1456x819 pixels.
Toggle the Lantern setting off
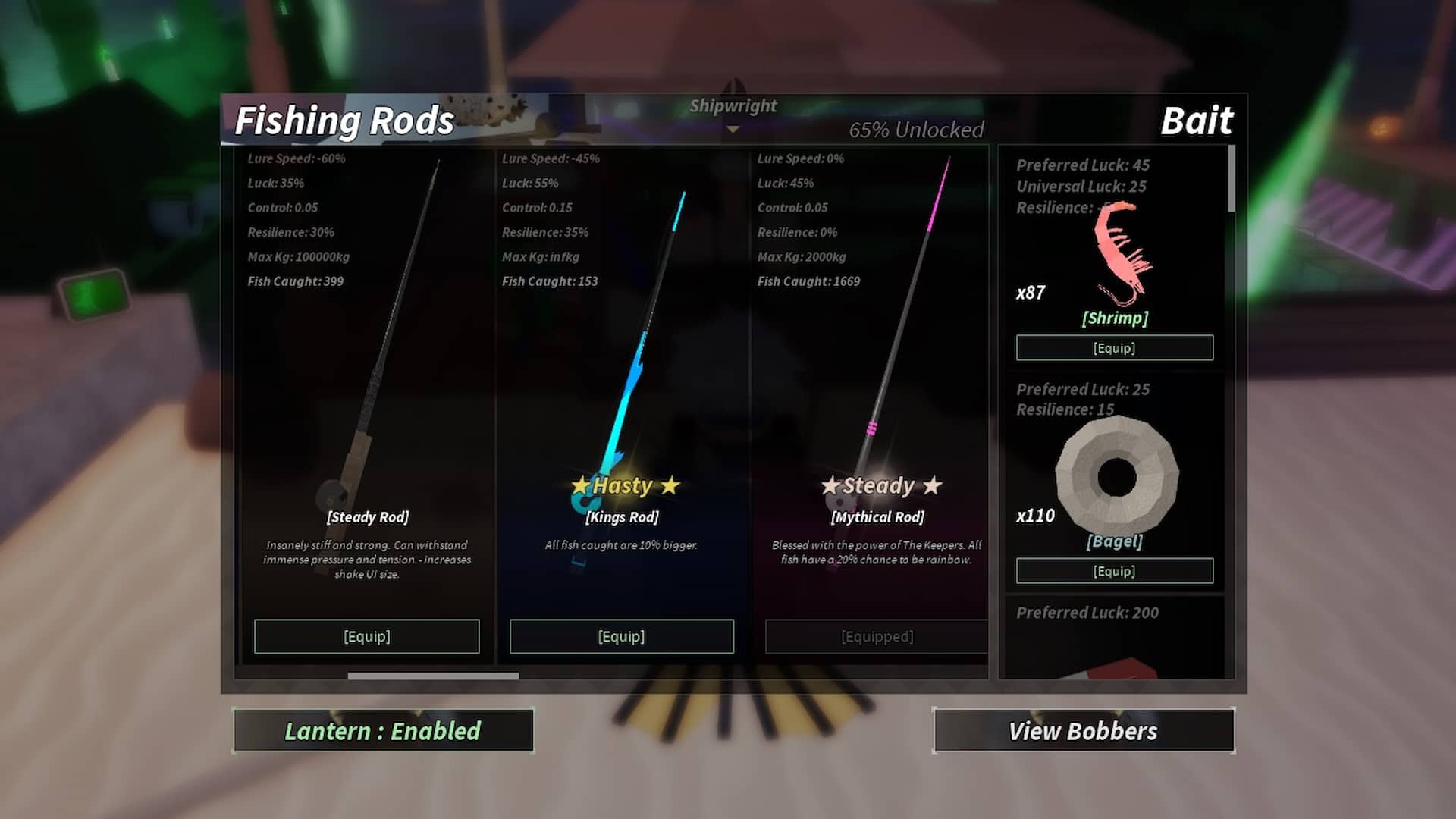pos(383,730)
